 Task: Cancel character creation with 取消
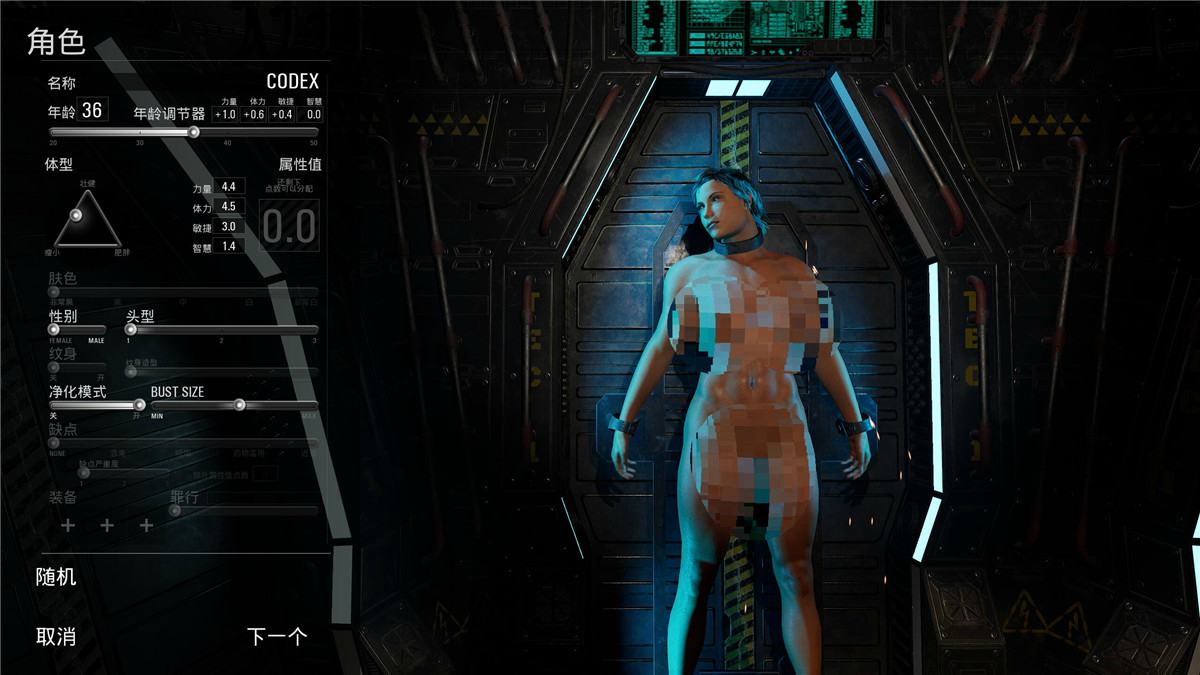(56, 636)
